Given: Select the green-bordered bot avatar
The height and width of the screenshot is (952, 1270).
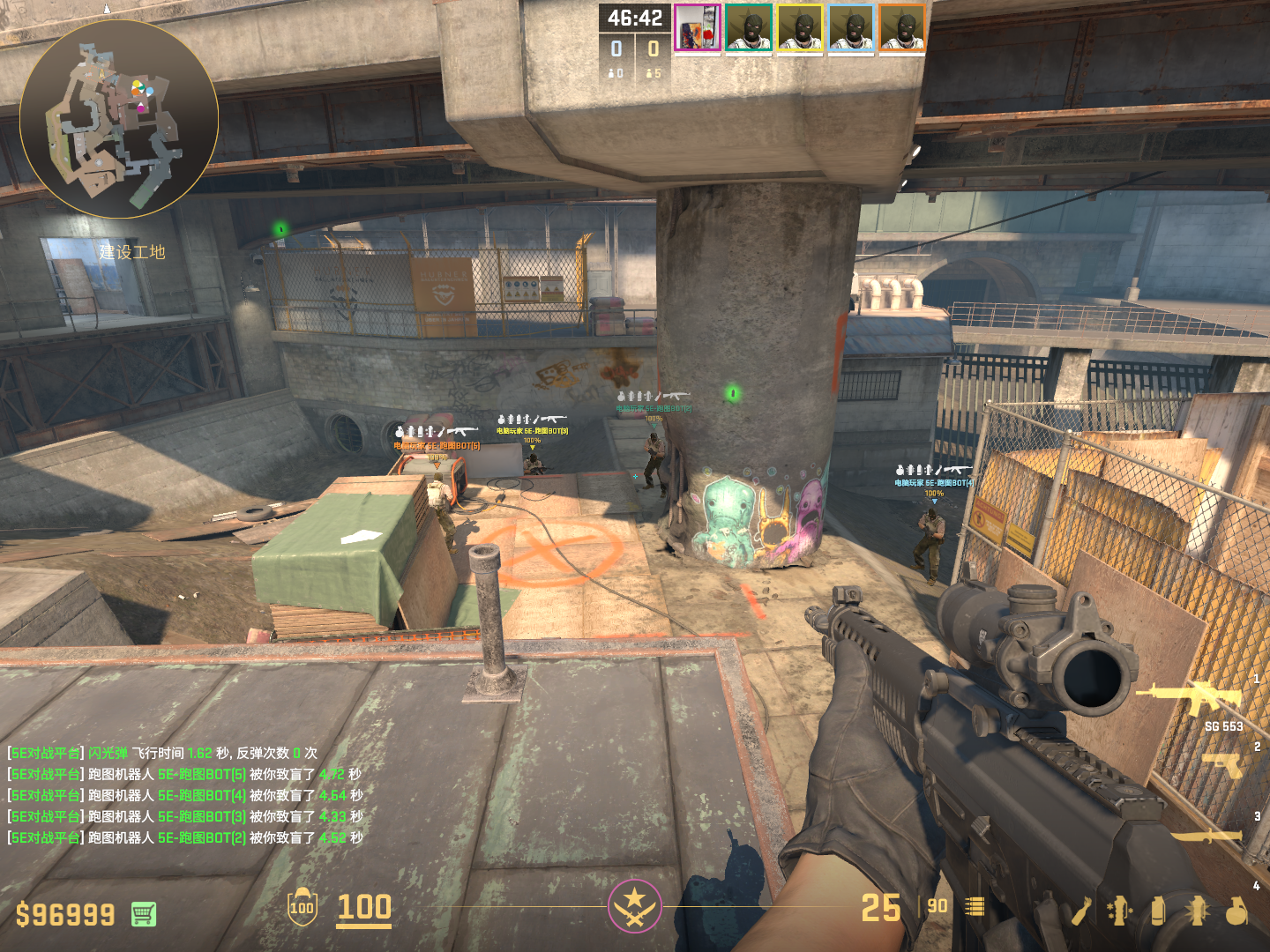Looking at the screenshot, I should click(x=749, y=28).
